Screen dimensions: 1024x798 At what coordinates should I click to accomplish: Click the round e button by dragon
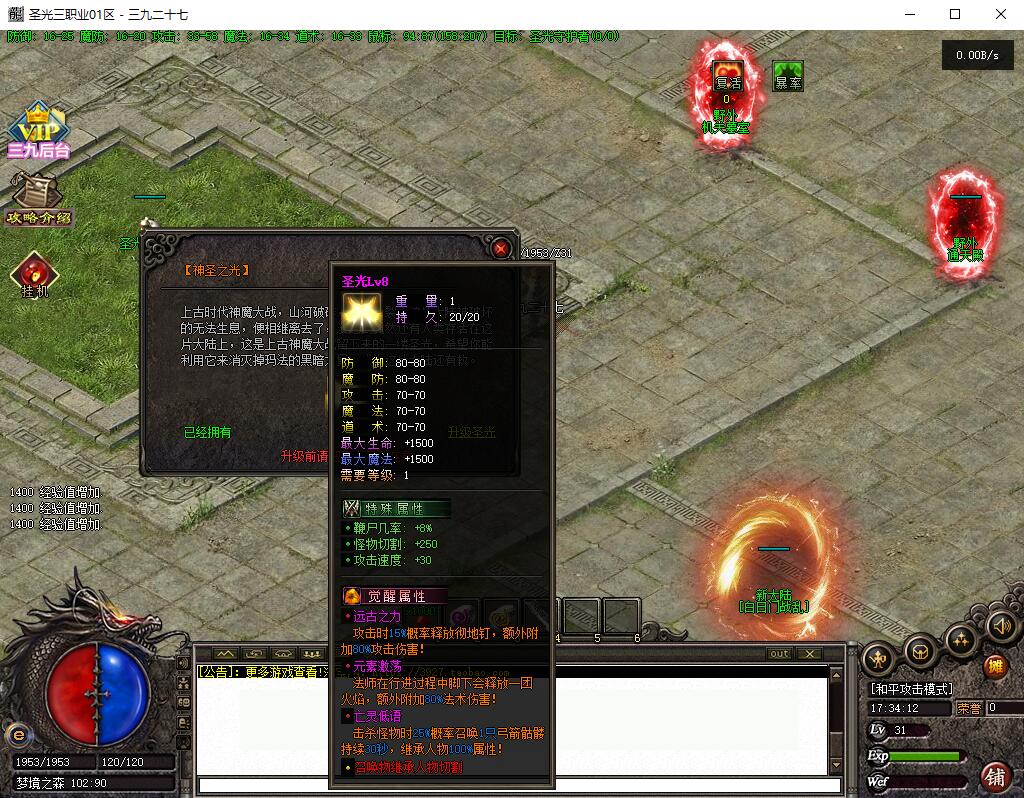15,732
